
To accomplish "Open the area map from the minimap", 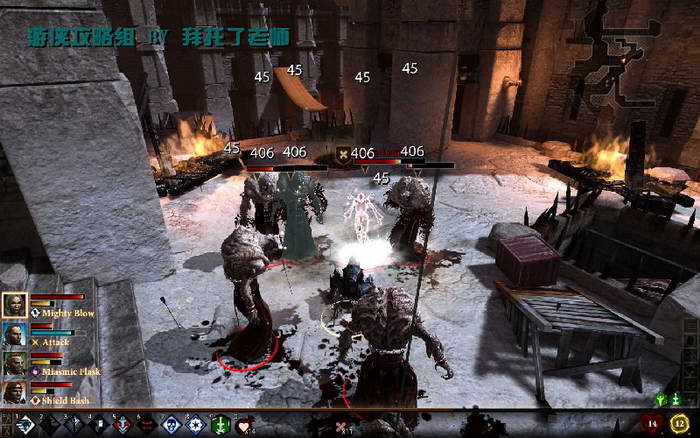I will pyautogui.click(x=598, y=60).
